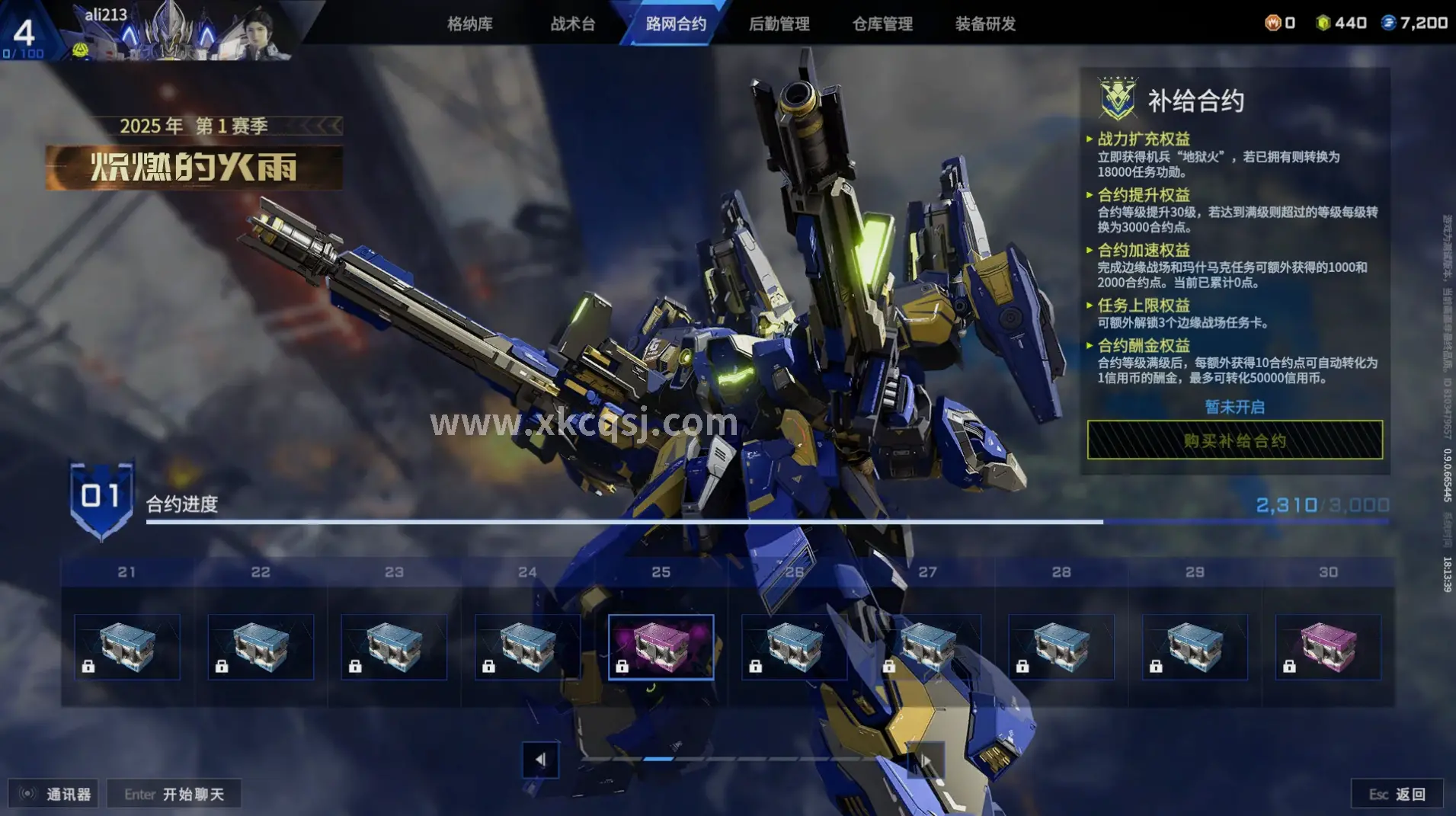Click the 7,200 blue currency icon
This screenshot has height=816, width=1456.
[x=1388, y=23]
